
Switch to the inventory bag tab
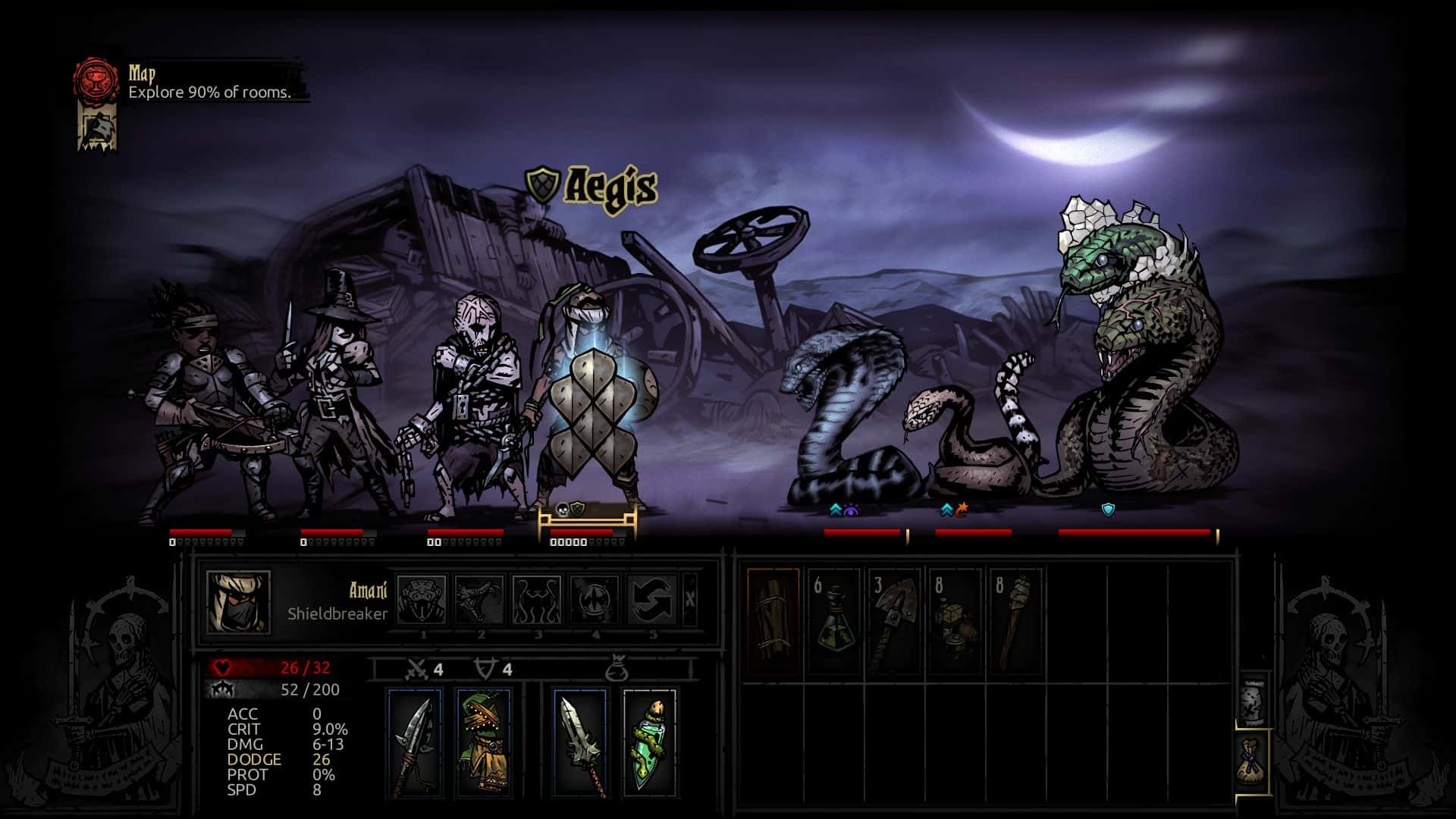point(1252,762)
